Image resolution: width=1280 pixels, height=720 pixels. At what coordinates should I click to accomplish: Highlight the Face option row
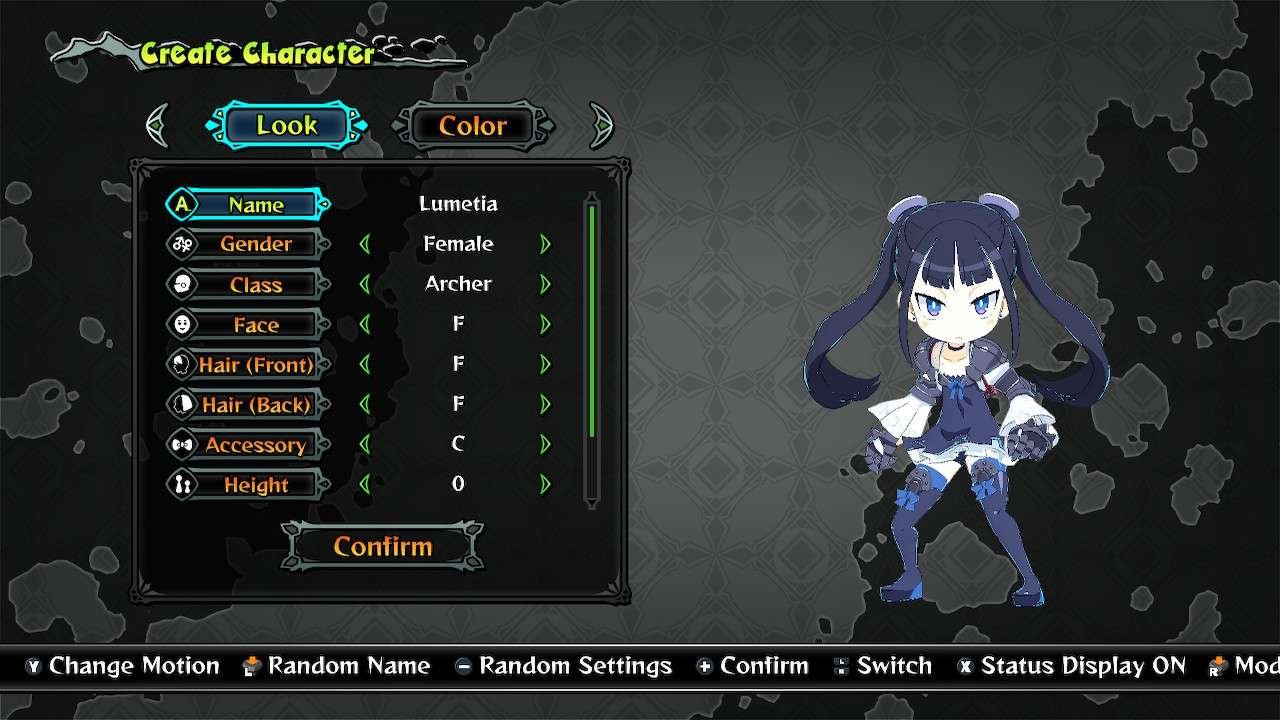[x=255, y=325]
